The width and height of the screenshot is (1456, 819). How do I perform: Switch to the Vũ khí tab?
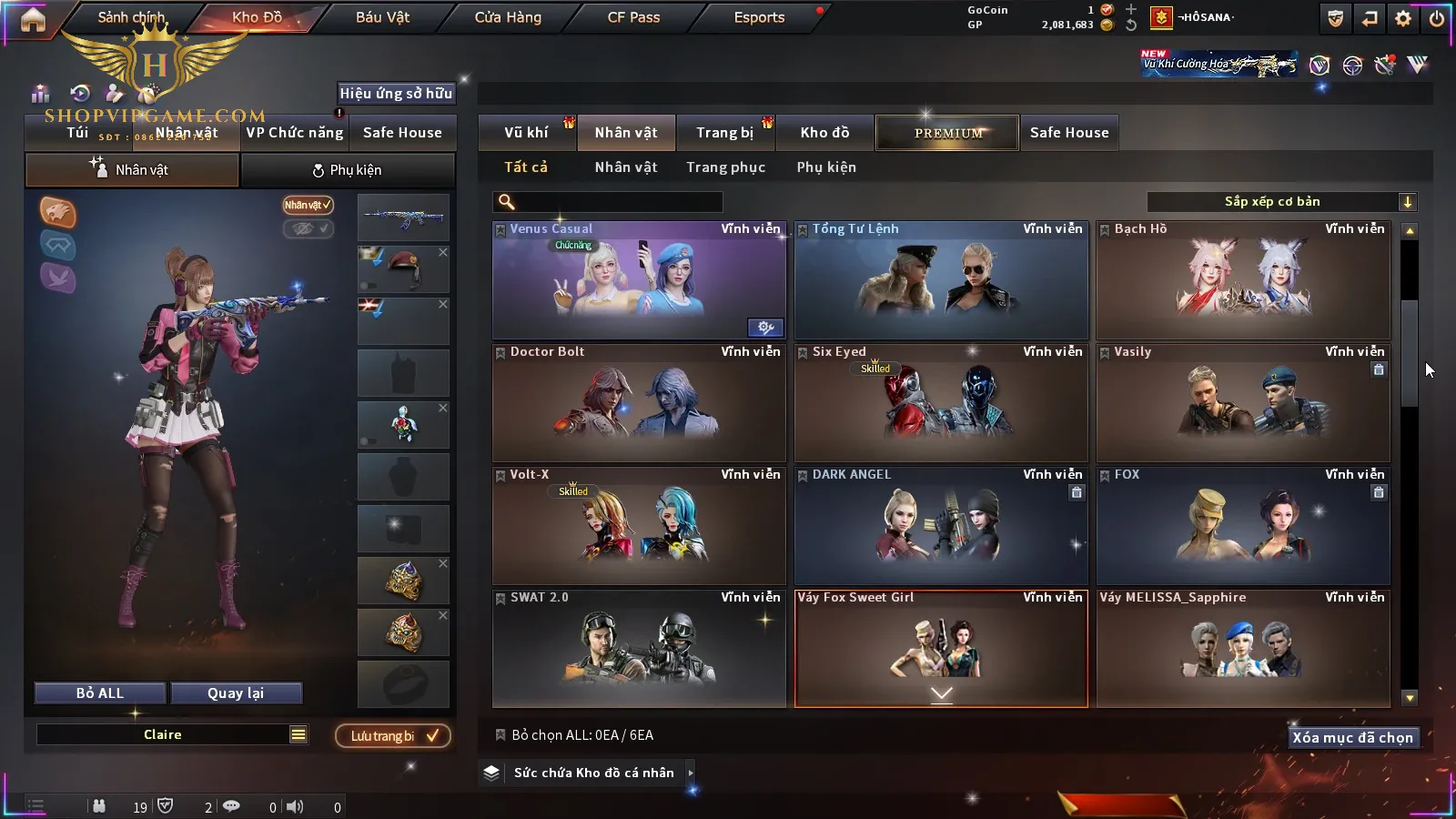[526, 133]
